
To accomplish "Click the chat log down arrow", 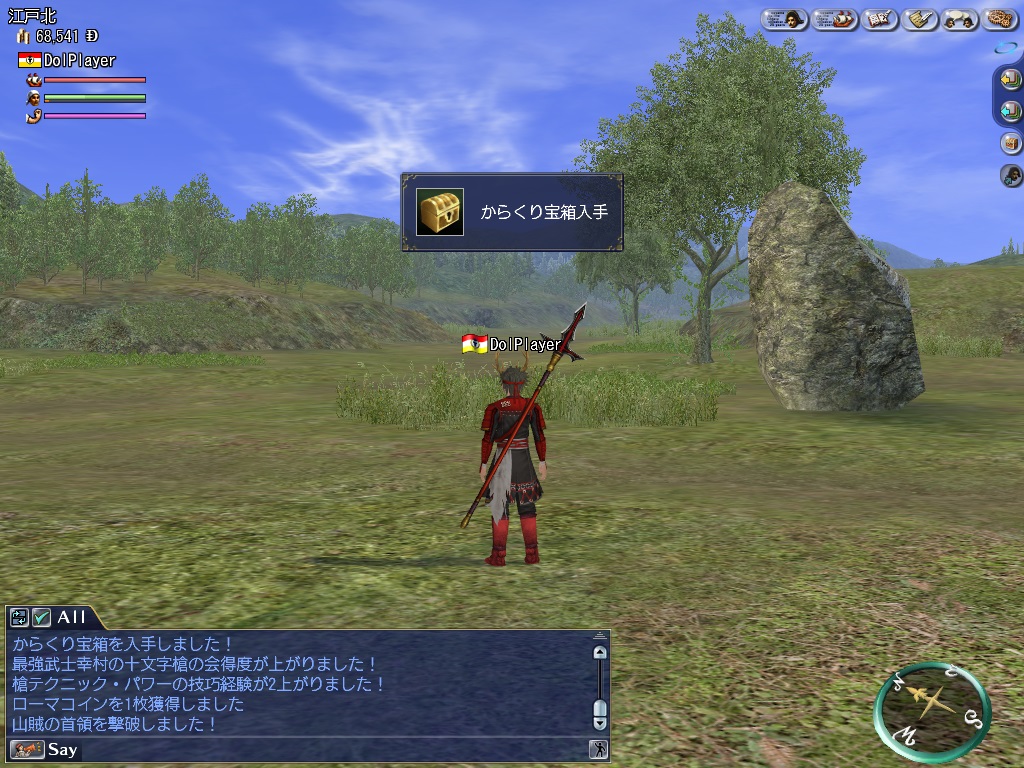I will tap(600, 721).
